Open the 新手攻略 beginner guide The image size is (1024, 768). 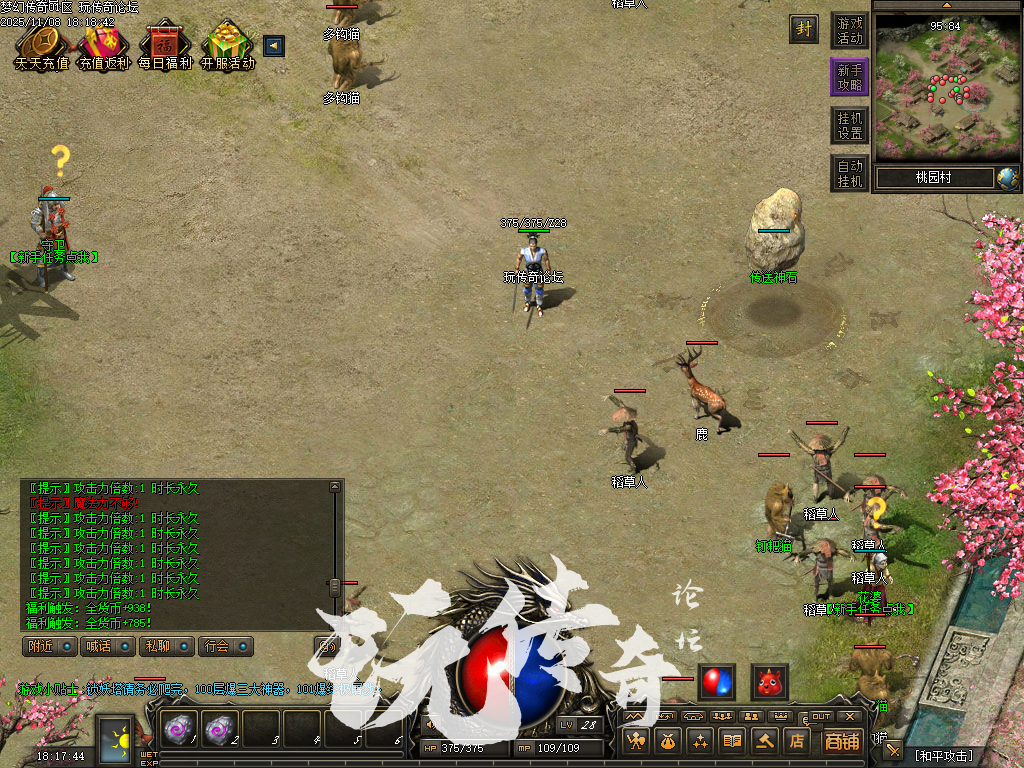(x=850, y=77)
